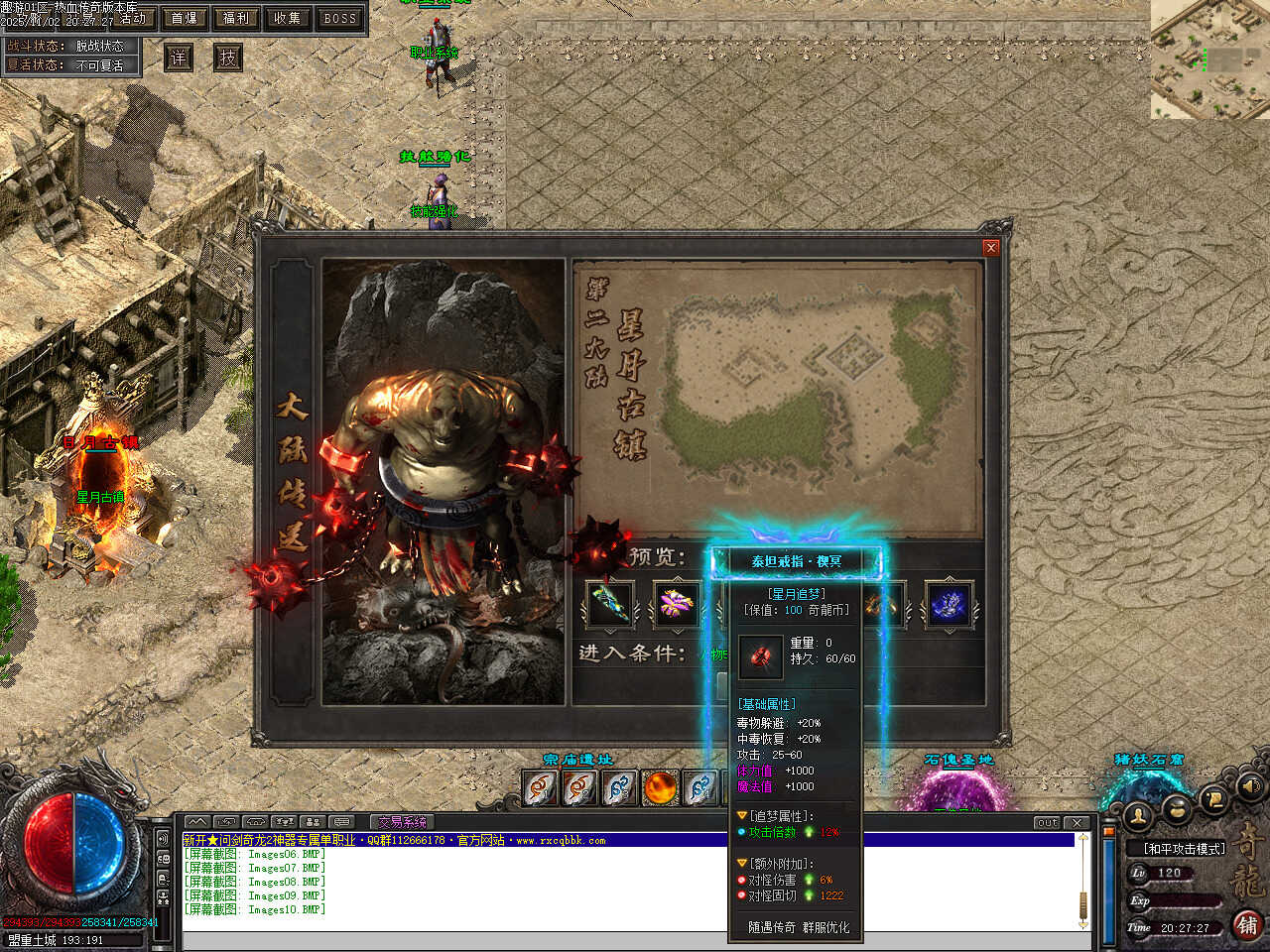Open the BOSS menu
Image resolution: width=1270 pixels, height=952 pixels.
[339, 18]
